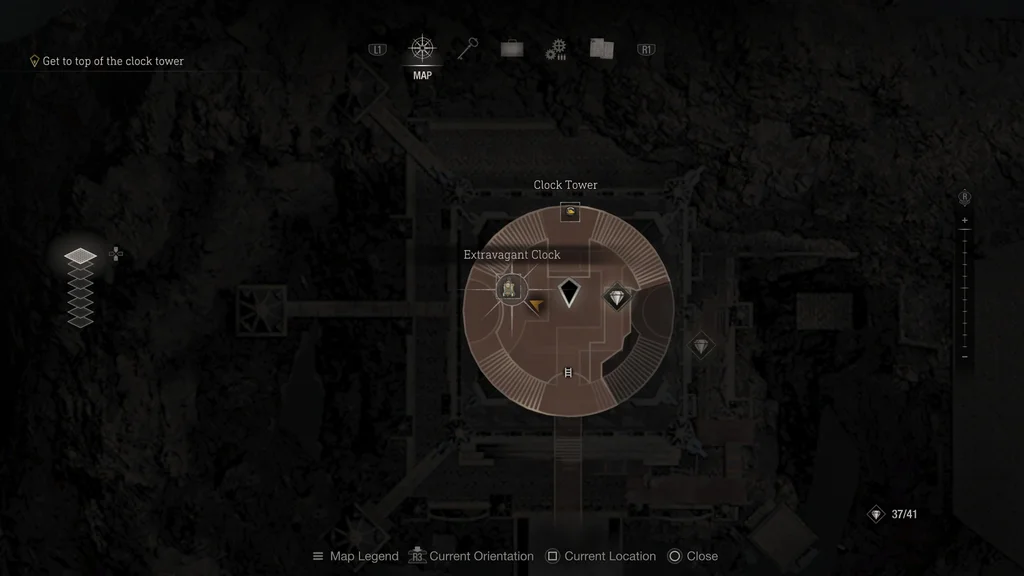Switch to the attaché case tab
This screenshot has height=576, width=1024.
click(x=512, y=49)
